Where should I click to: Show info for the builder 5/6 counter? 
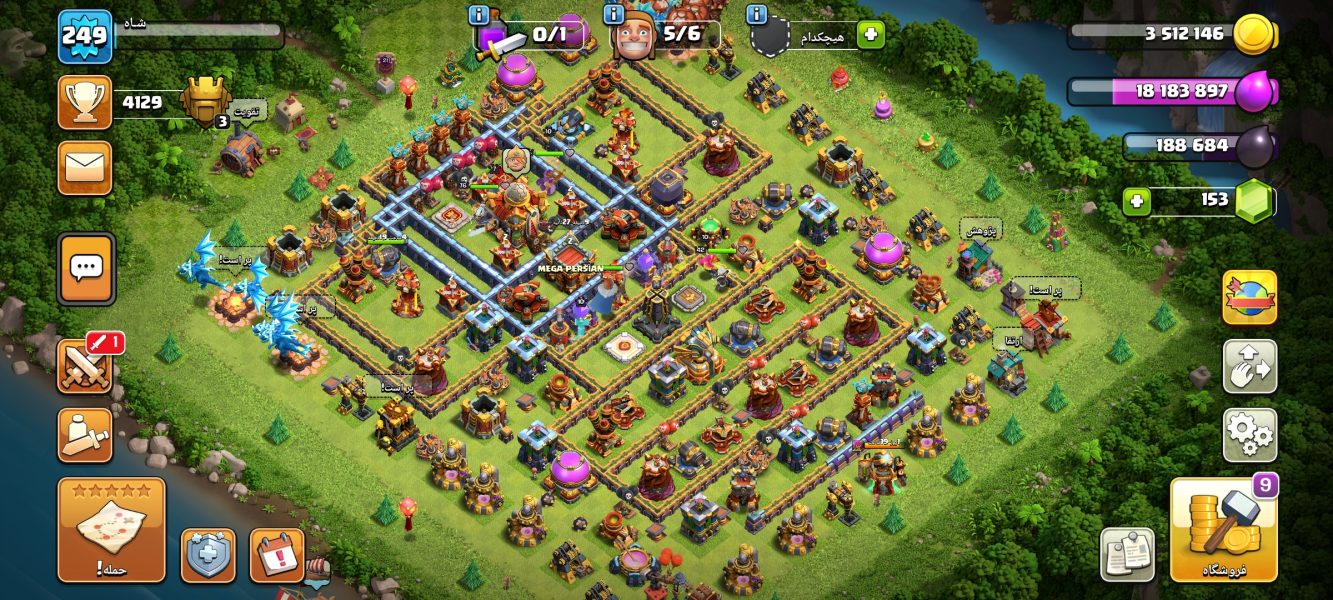click(616, 15)
